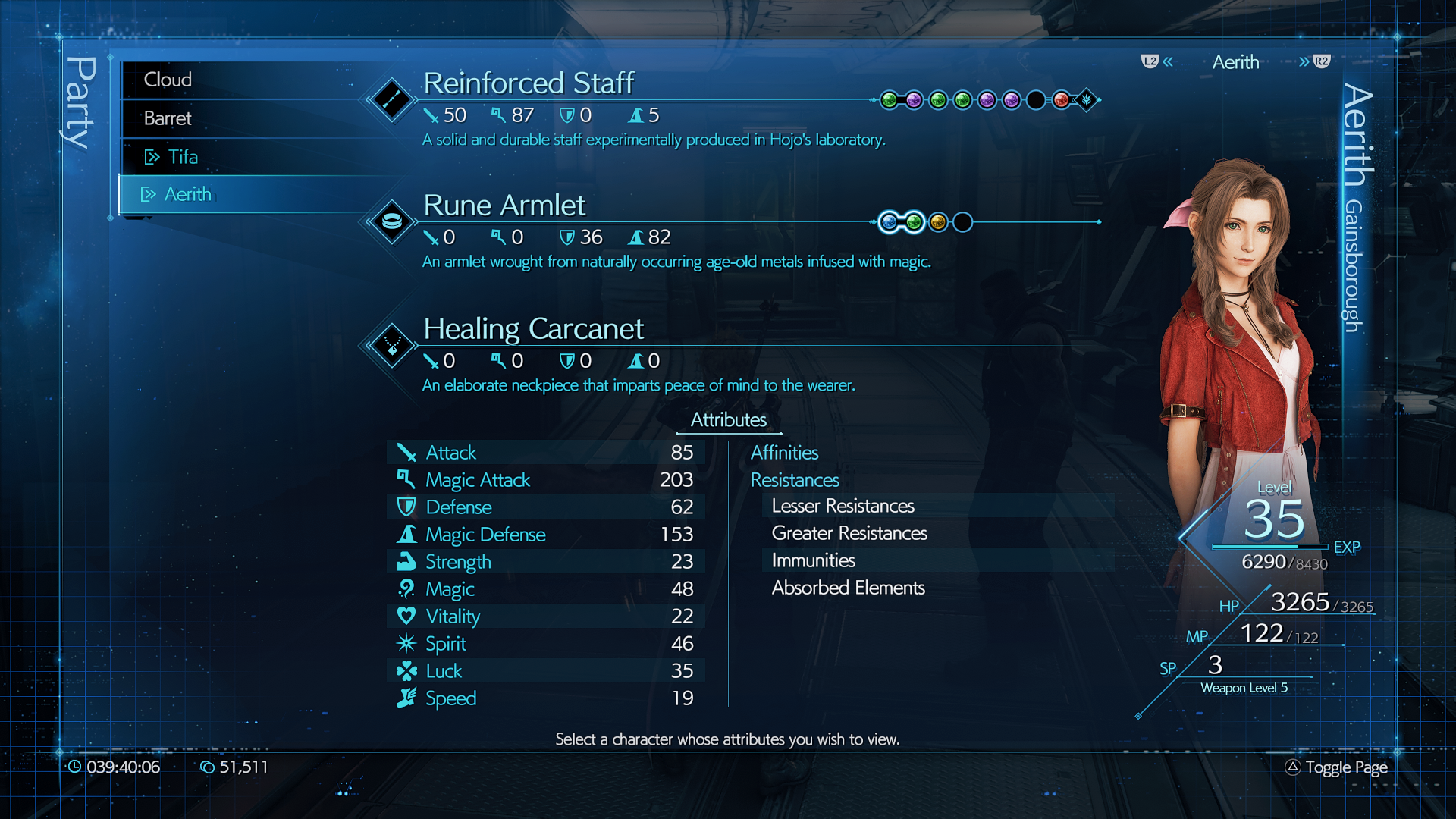Select Cloud in the party list
The height and width of the screenshot is (819, 1456).
click(168, 80)
